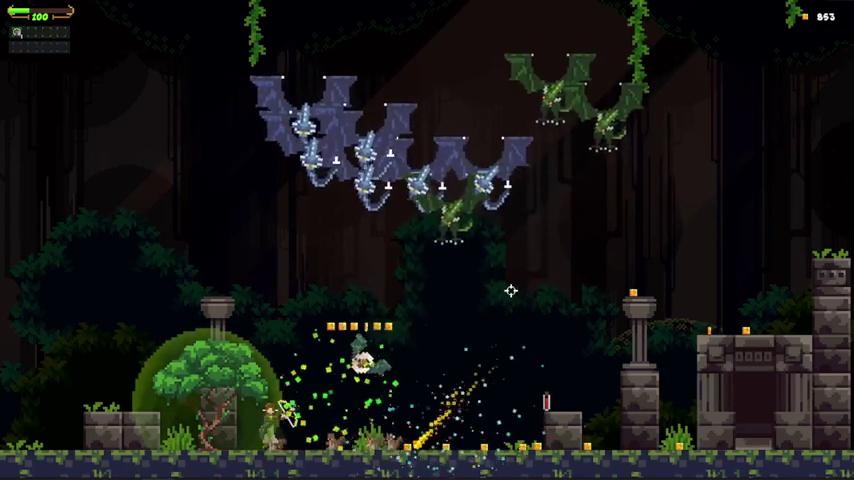Image resolution: width=854 pixels, height=480 pixels.
Task: Select the equipped item icon under the health bar
Action: click(17, 33)
